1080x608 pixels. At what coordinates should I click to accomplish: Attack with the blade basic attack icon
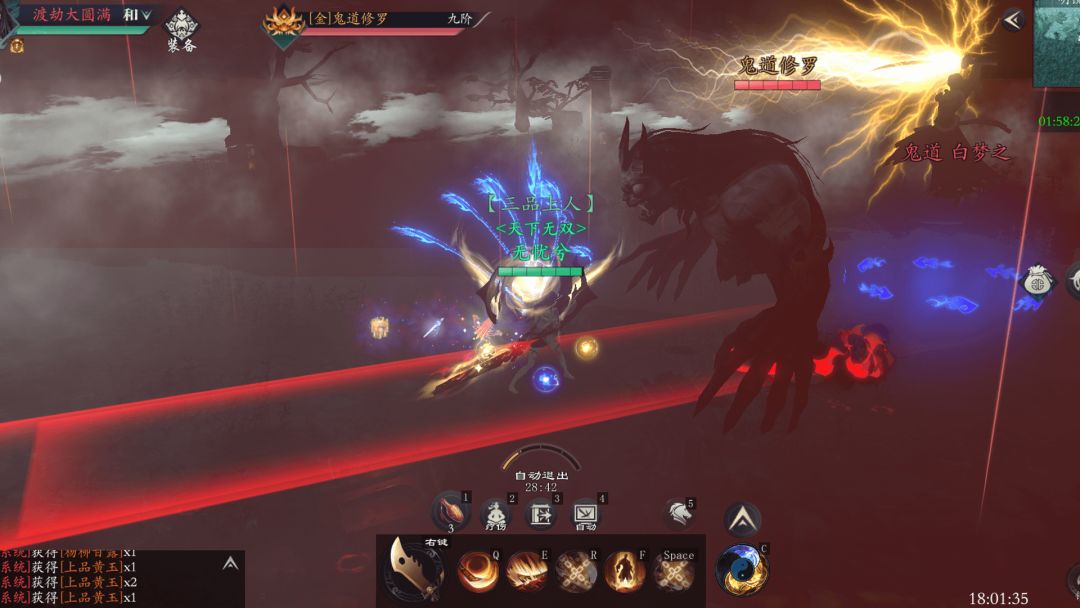coord(416,571)
